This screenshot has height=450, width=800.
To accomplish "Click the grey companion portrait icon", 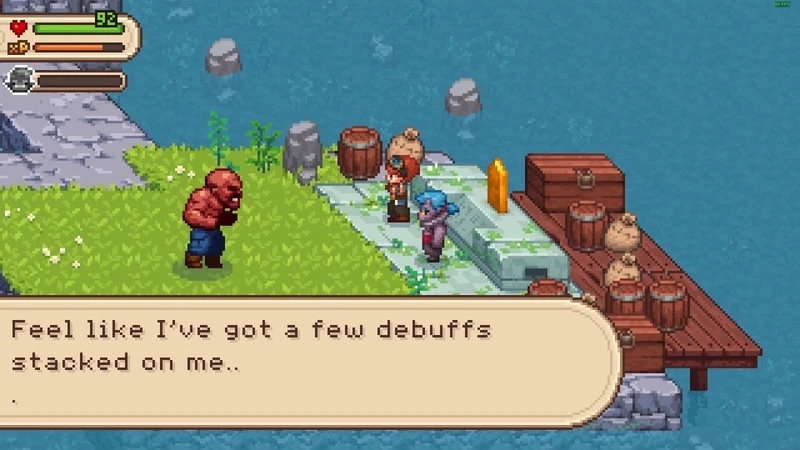I will (19, 80).
